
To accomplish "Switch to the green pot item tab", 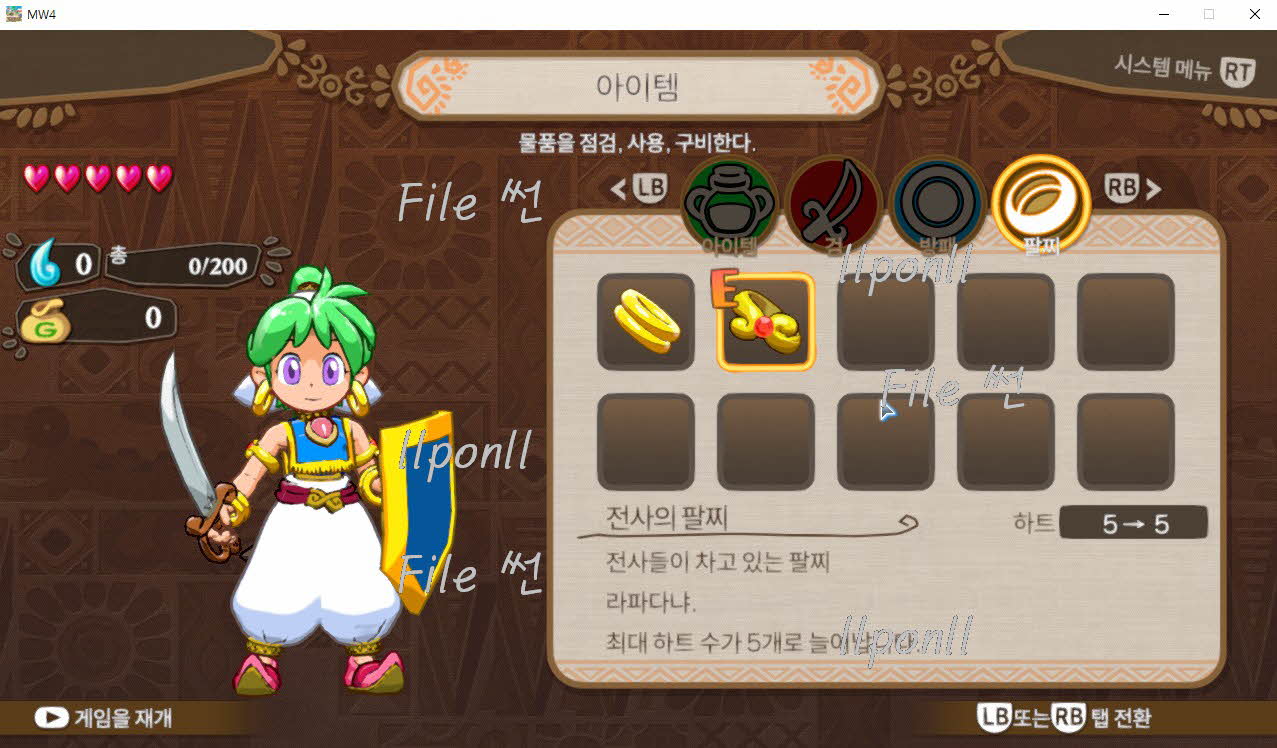I will (729, 205).
